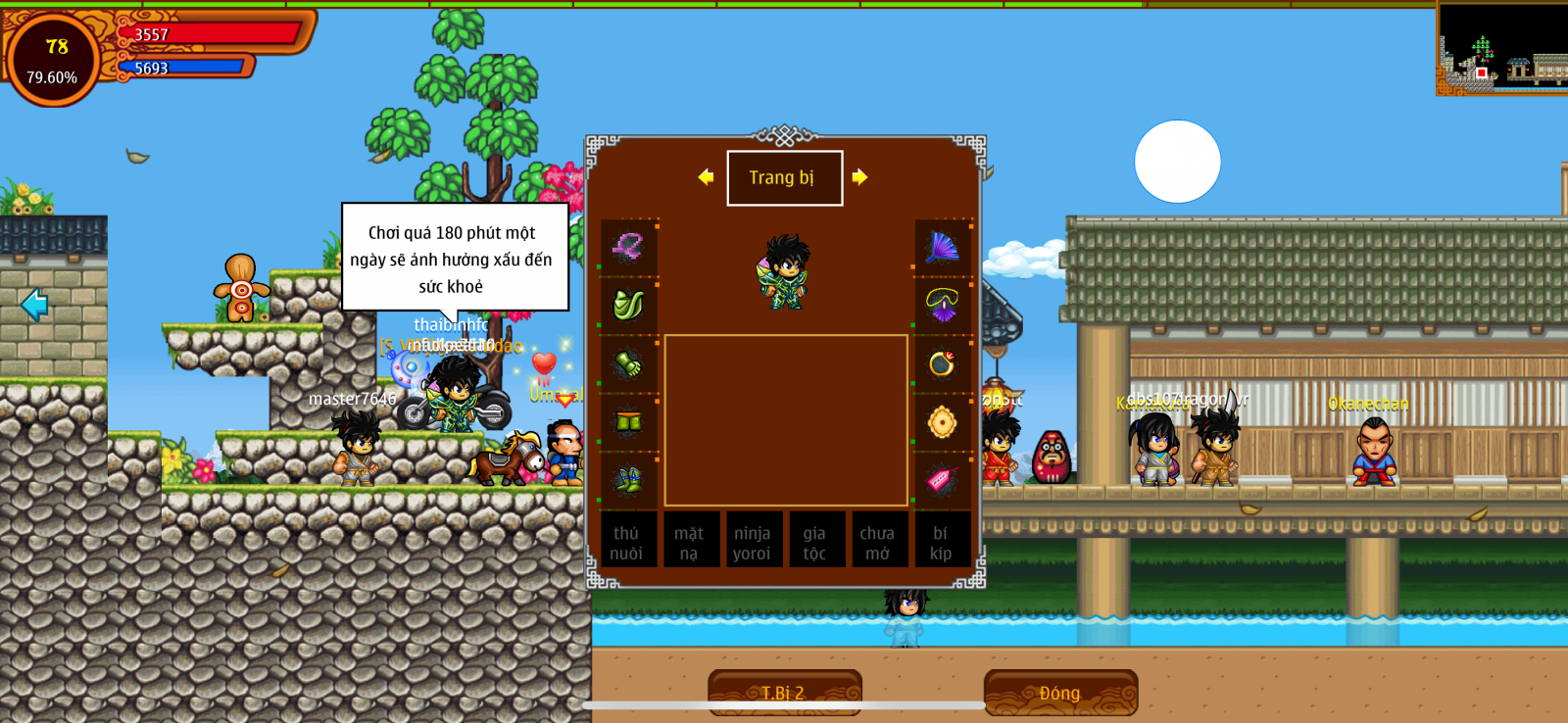
Task: Select the green armor vest slot
Action: click(x=628, y=305)
